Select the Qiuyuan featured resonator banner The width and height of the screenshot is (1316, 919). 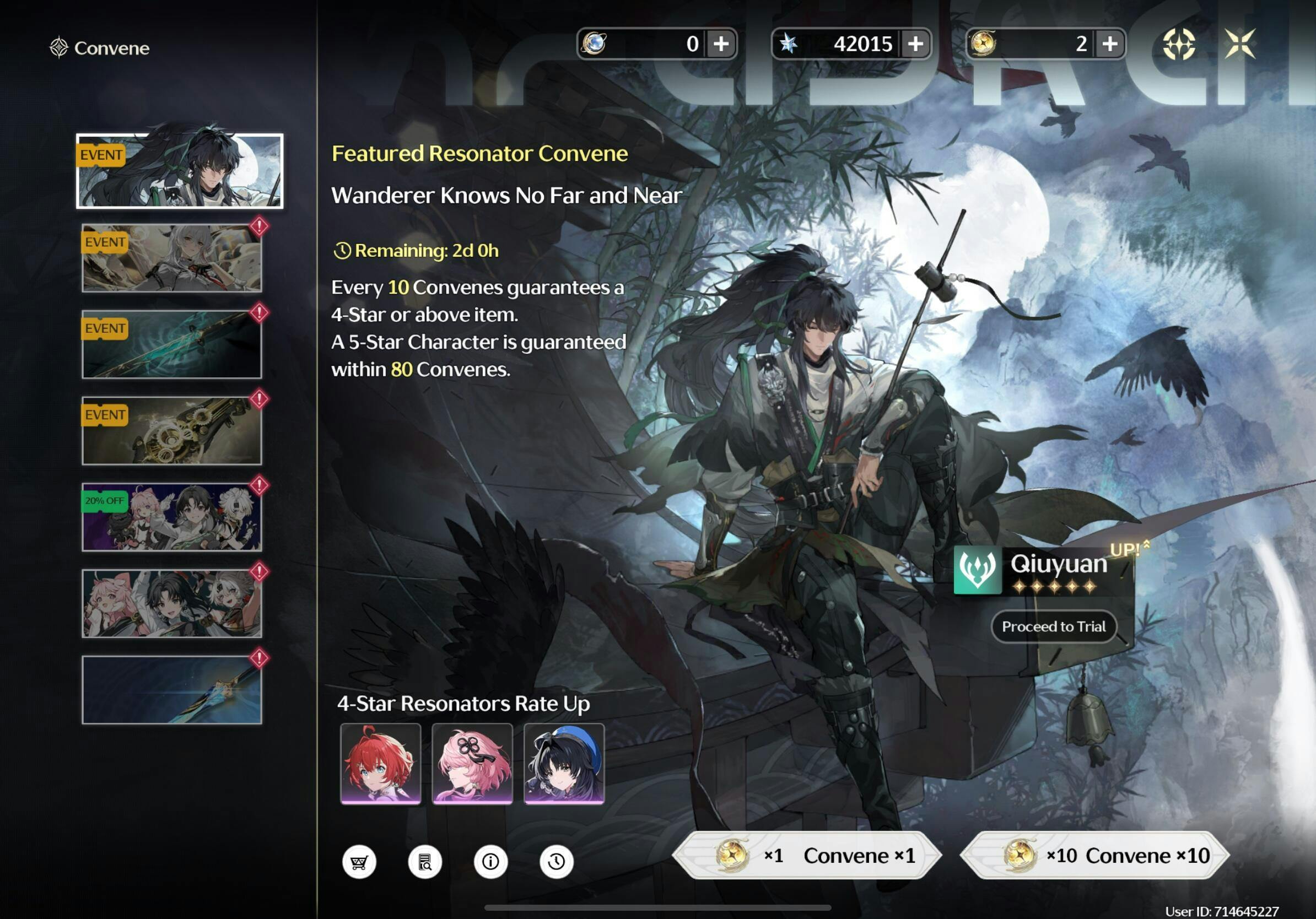click(180, 171)
